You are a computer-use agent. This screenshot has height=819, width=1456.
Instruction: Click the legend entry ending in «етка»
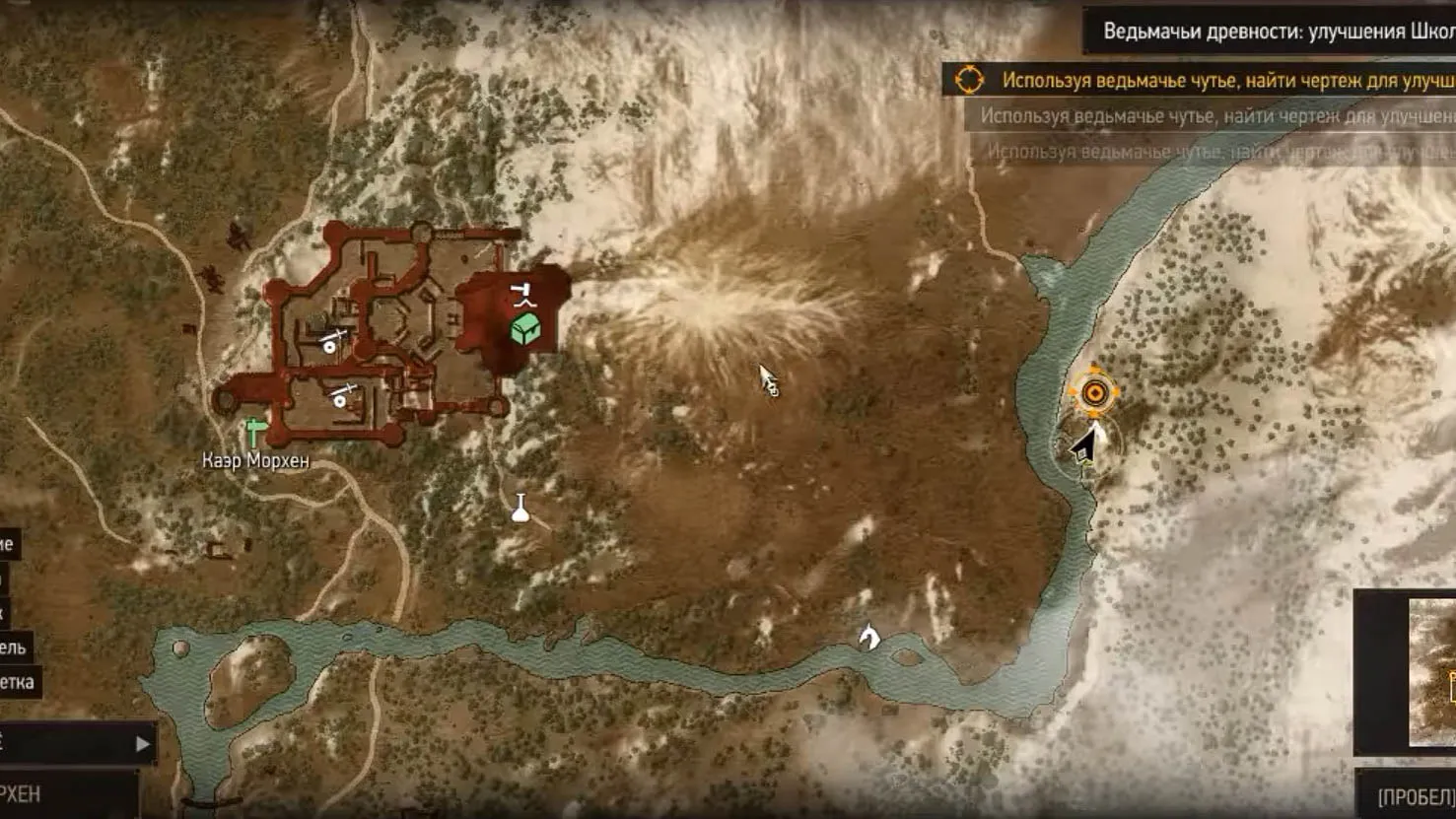pos(18,682)
